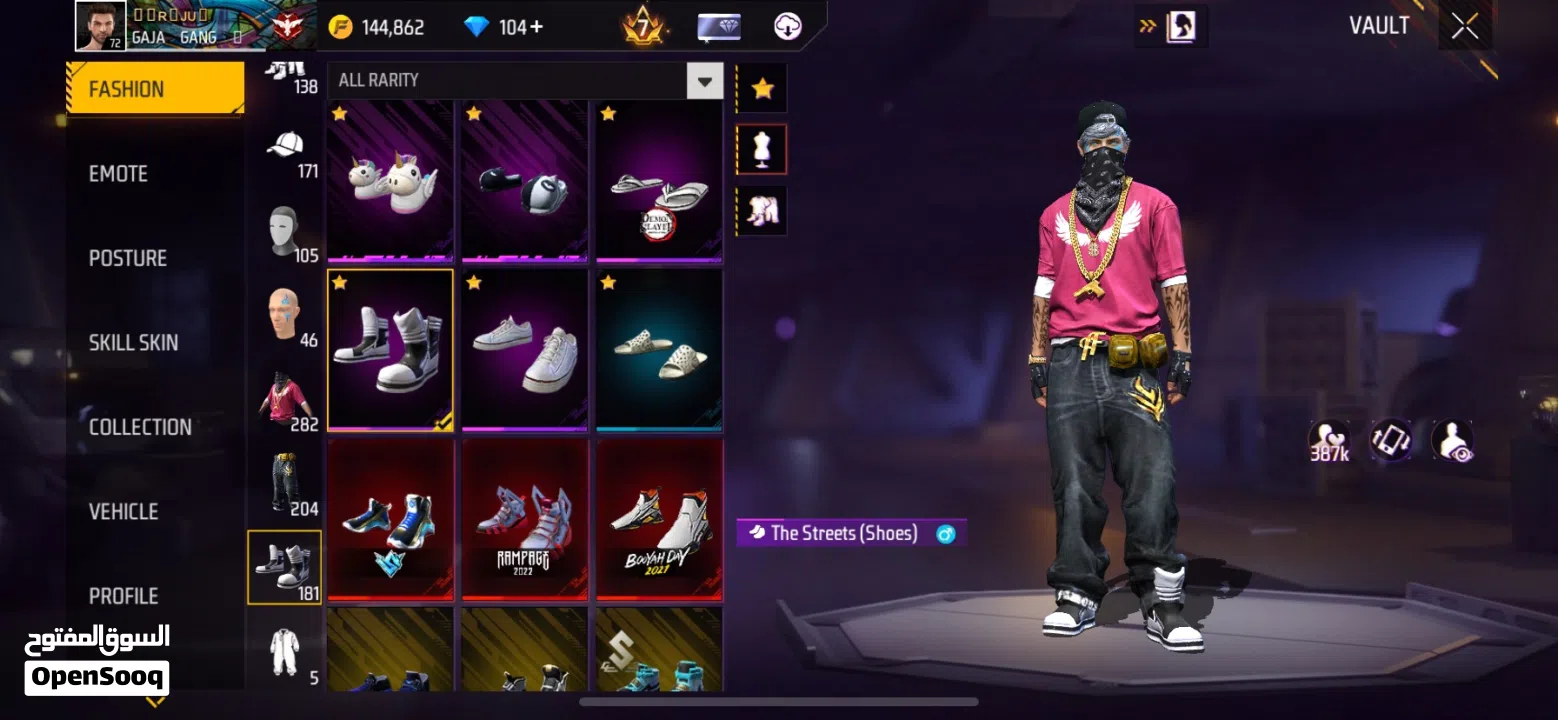
Task: Select the pants category icon in sidebar
Action: (284, 480)
